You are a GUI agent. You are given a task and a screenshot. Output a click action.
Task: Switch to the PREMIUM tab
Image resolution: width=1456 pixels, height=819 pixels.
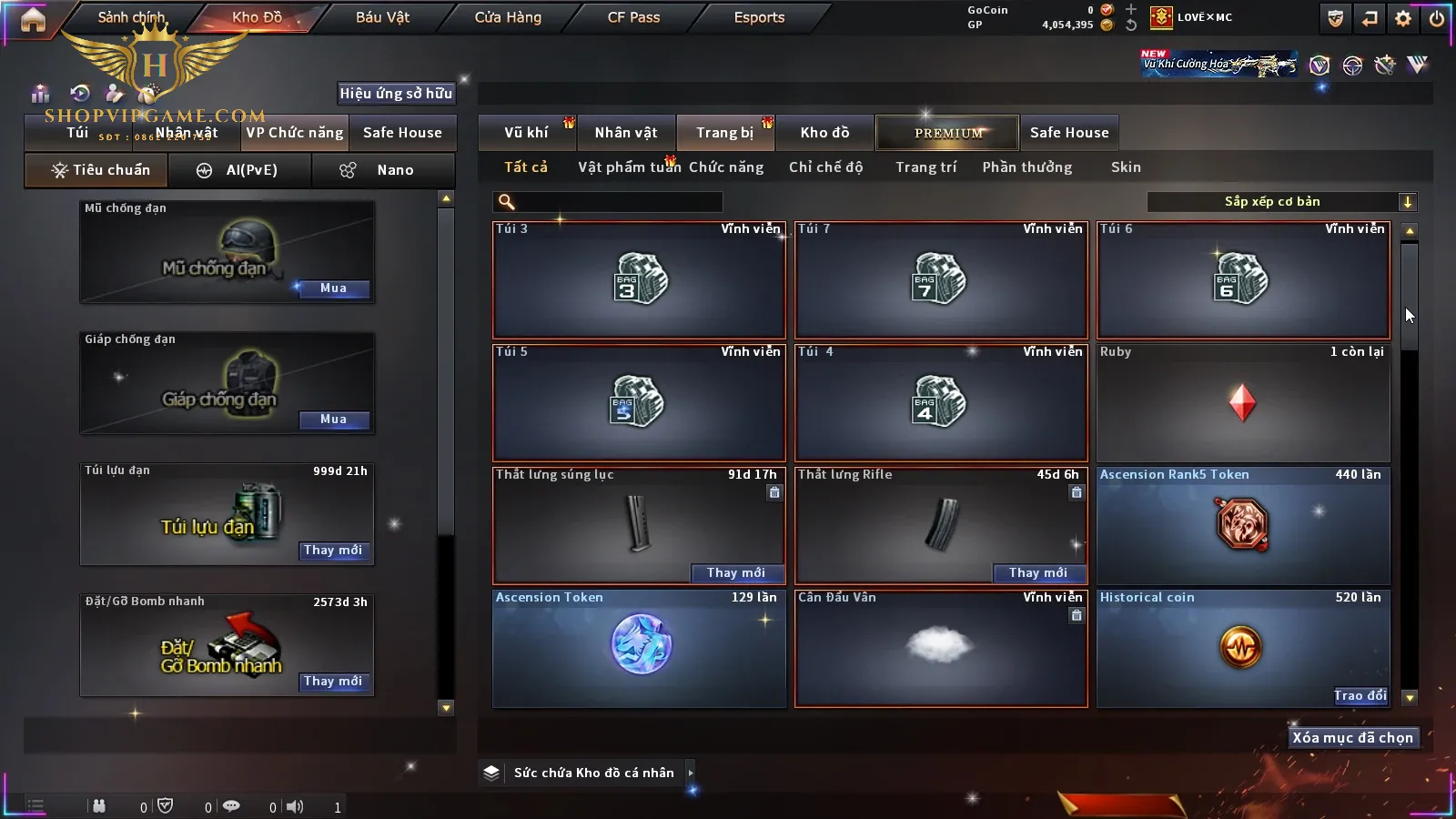click(x=947, y=133)
